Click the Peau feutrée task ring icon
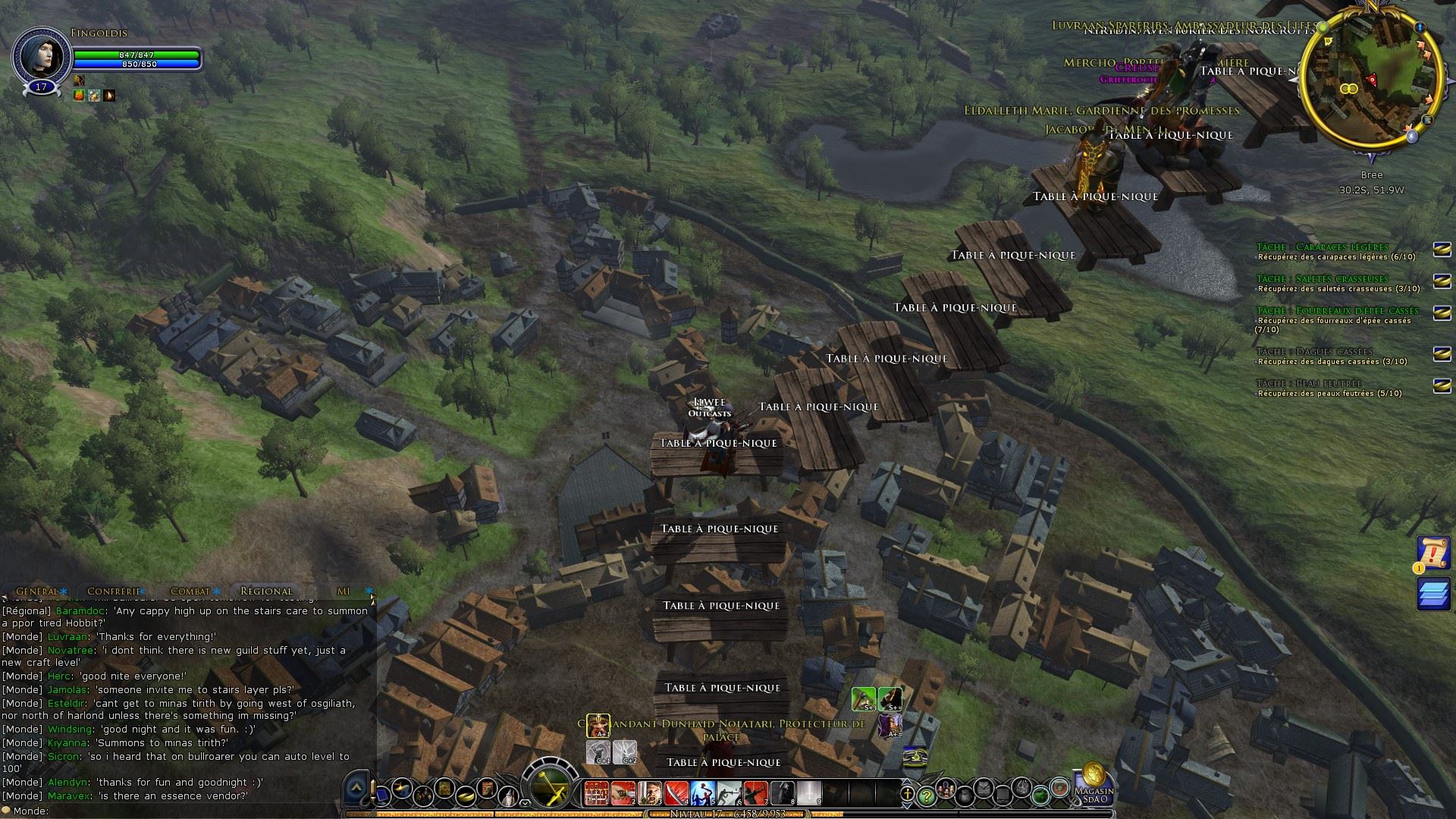This screenshot has height=819, width=1456. [1442, 386]
